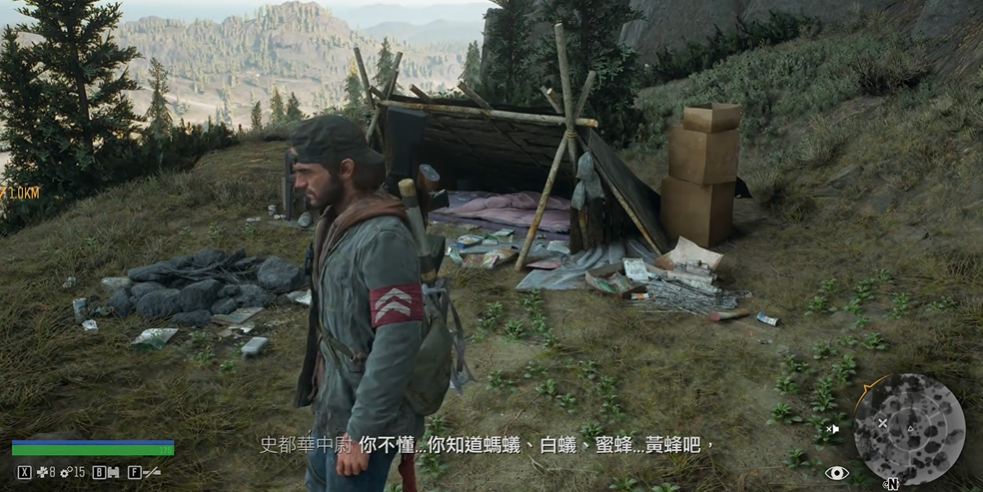
Task: Open the circular minimap
Action: [x=909, y=429]
